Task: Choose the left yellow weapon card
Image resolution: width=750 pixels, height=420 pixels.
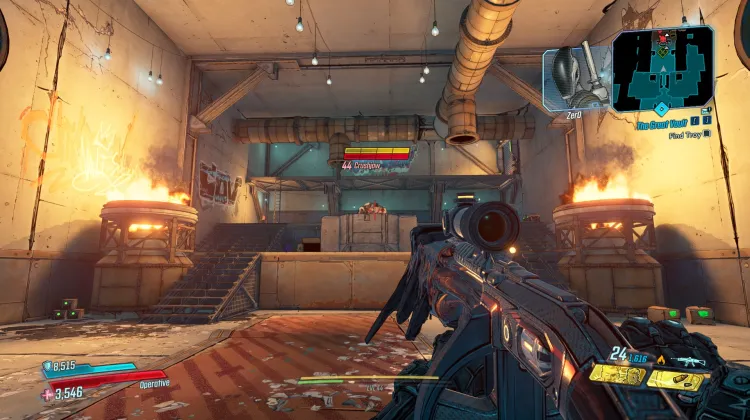Action: point(617,375)
